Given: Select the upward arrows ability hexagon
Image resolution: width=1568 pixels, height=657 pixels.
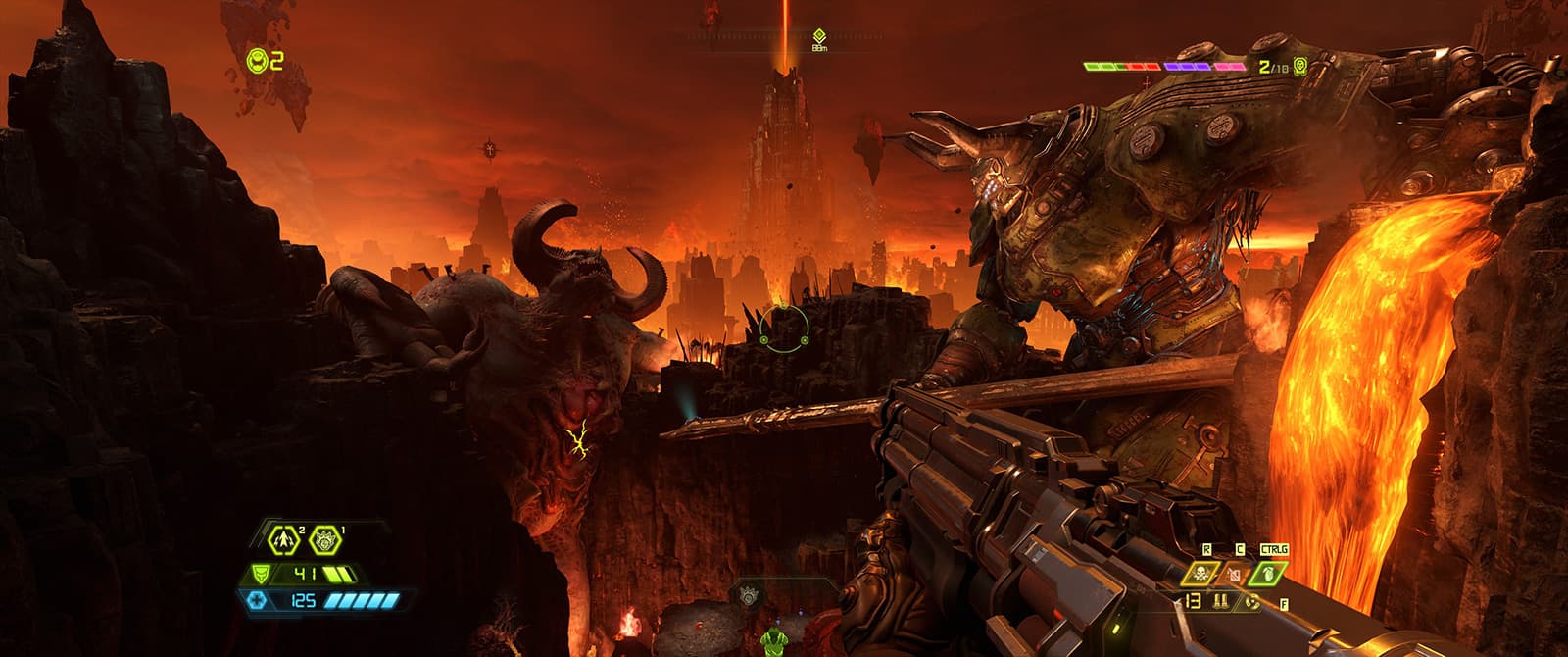Looking at the screenshot, I should tap(284, 538).
